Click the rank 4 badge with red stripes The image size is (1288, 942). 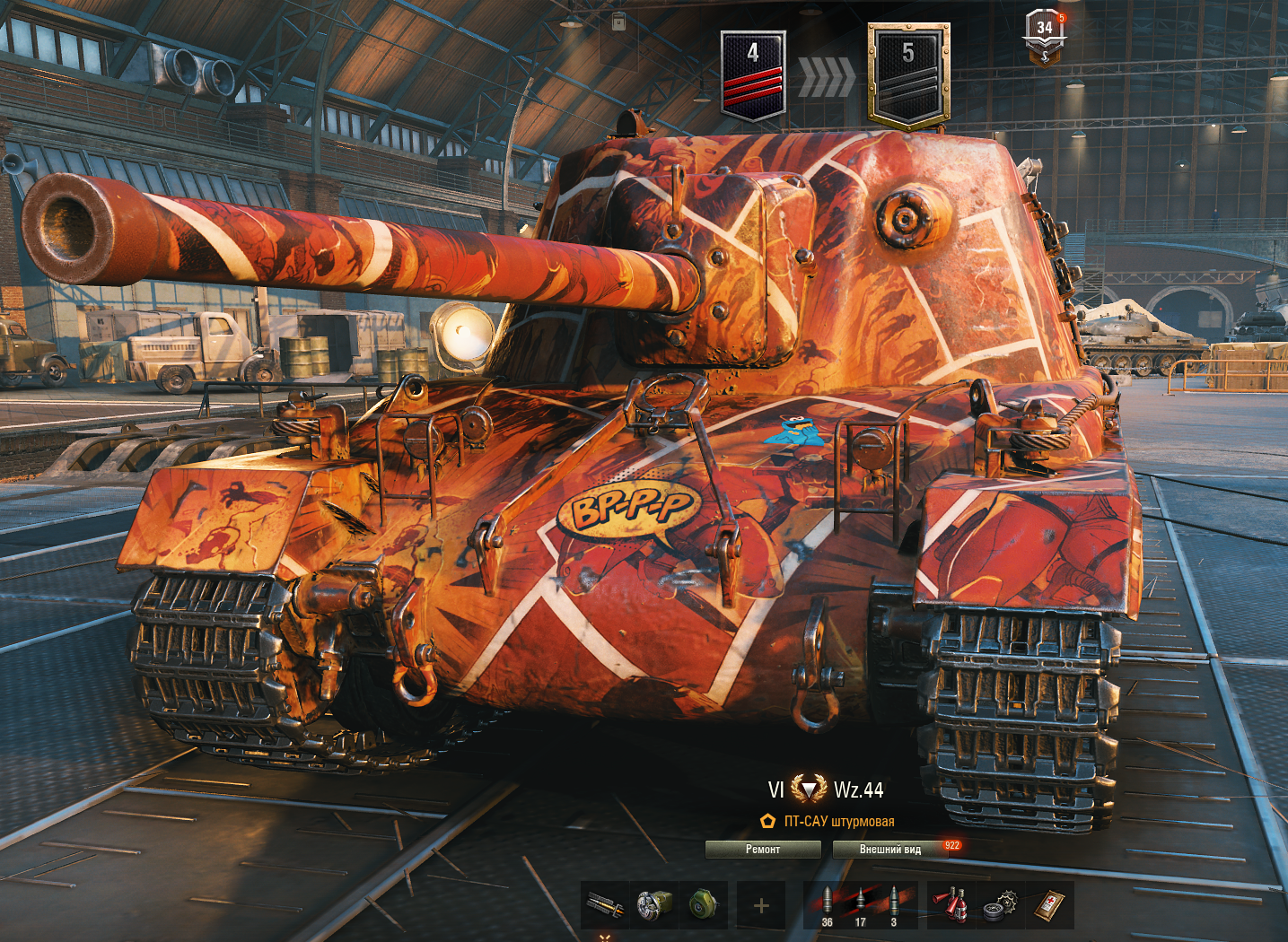click(753, 75)
